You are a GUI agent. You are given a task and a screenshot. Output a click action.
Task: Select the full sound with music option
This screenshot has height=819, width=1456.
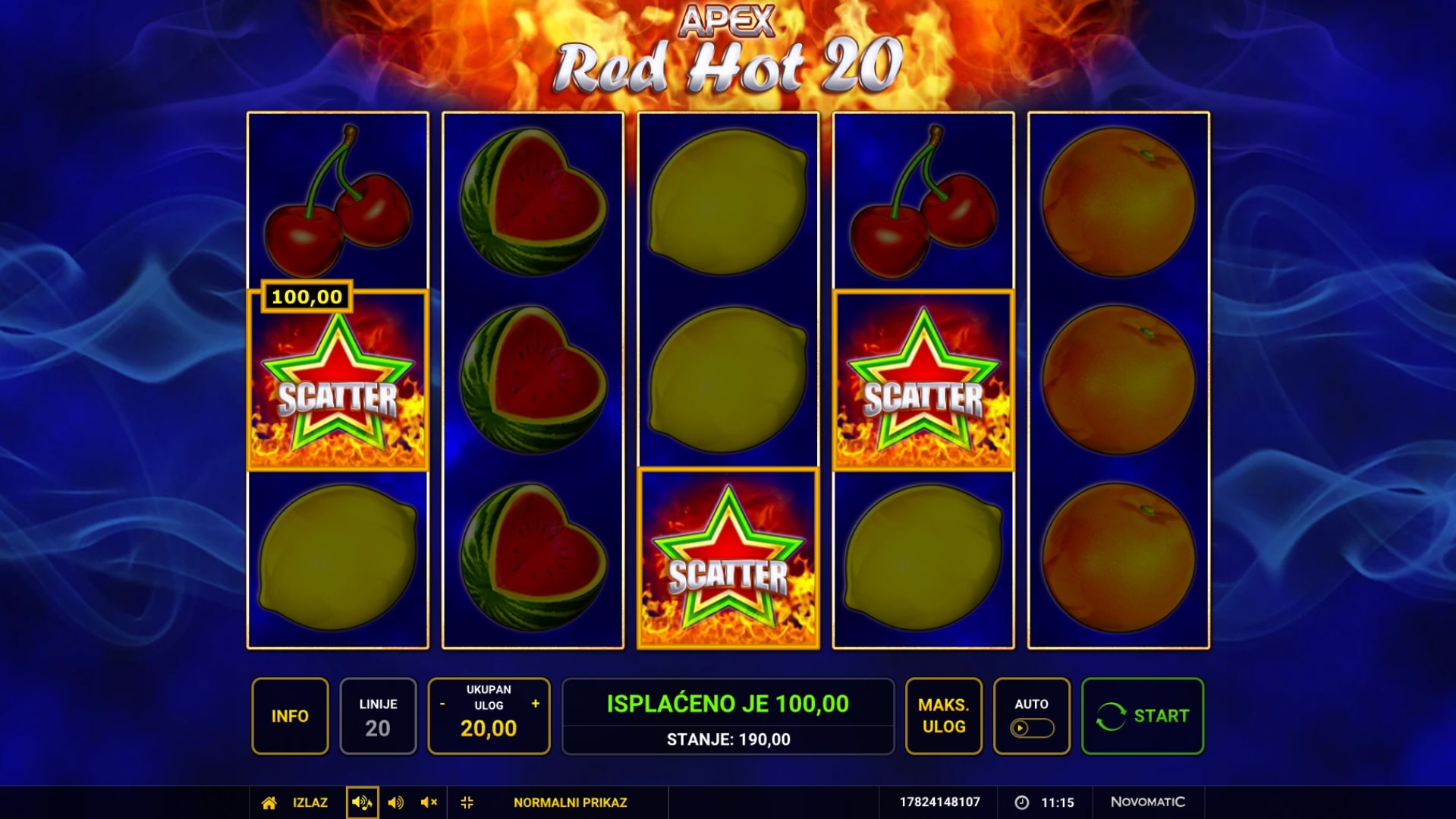pos(362,802)
